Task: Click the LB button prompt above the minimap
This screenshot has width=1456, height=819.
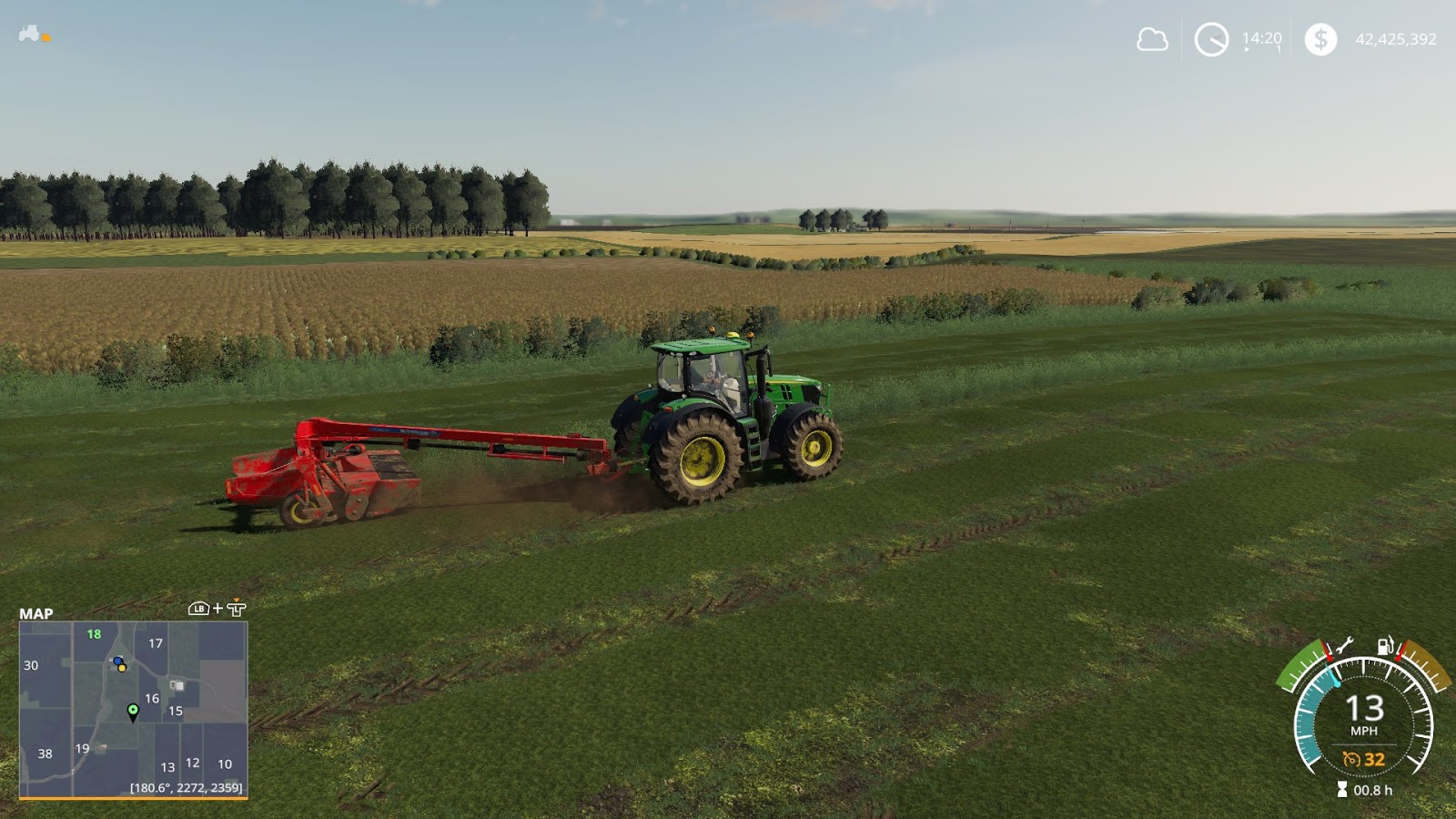Action: [x=199, y=609]
